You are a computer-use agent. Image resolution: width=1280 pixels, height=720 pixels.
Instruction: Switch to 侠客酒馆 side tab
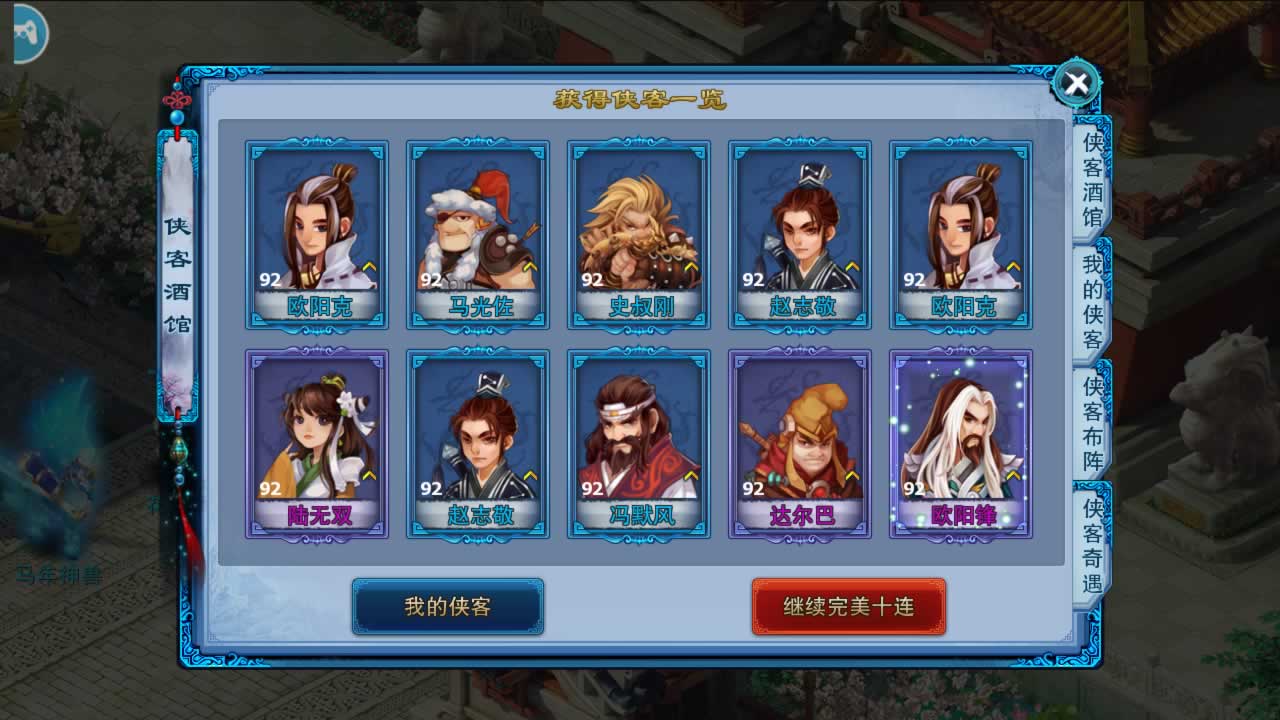click(1092, 180)
